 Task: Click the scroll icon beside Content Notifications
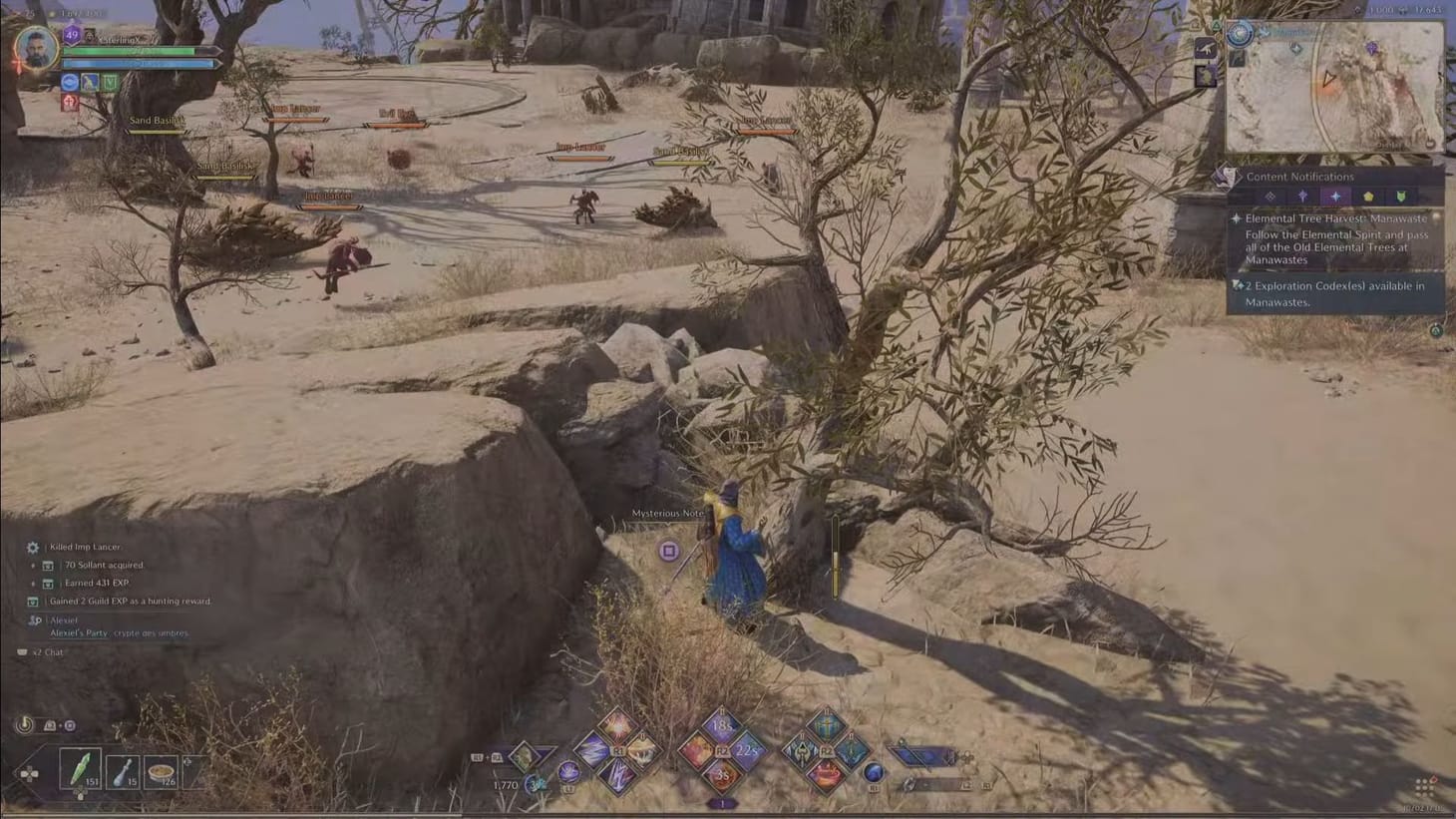(1226, 177)
